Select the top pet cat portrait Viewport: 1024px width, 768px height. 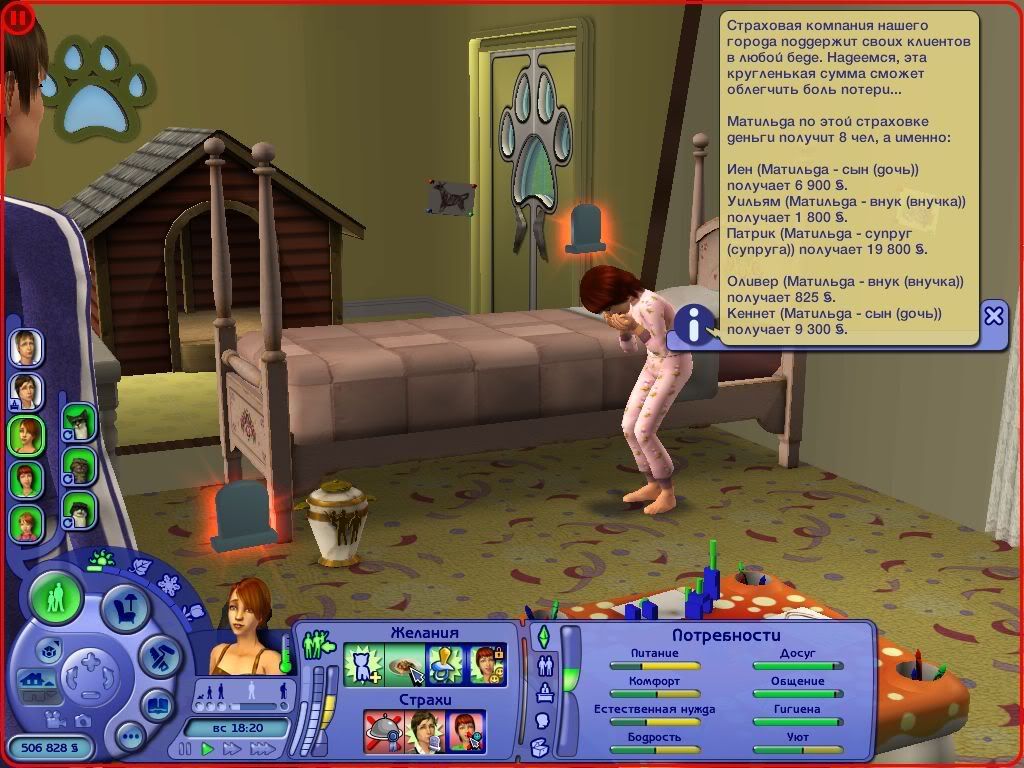79,422
